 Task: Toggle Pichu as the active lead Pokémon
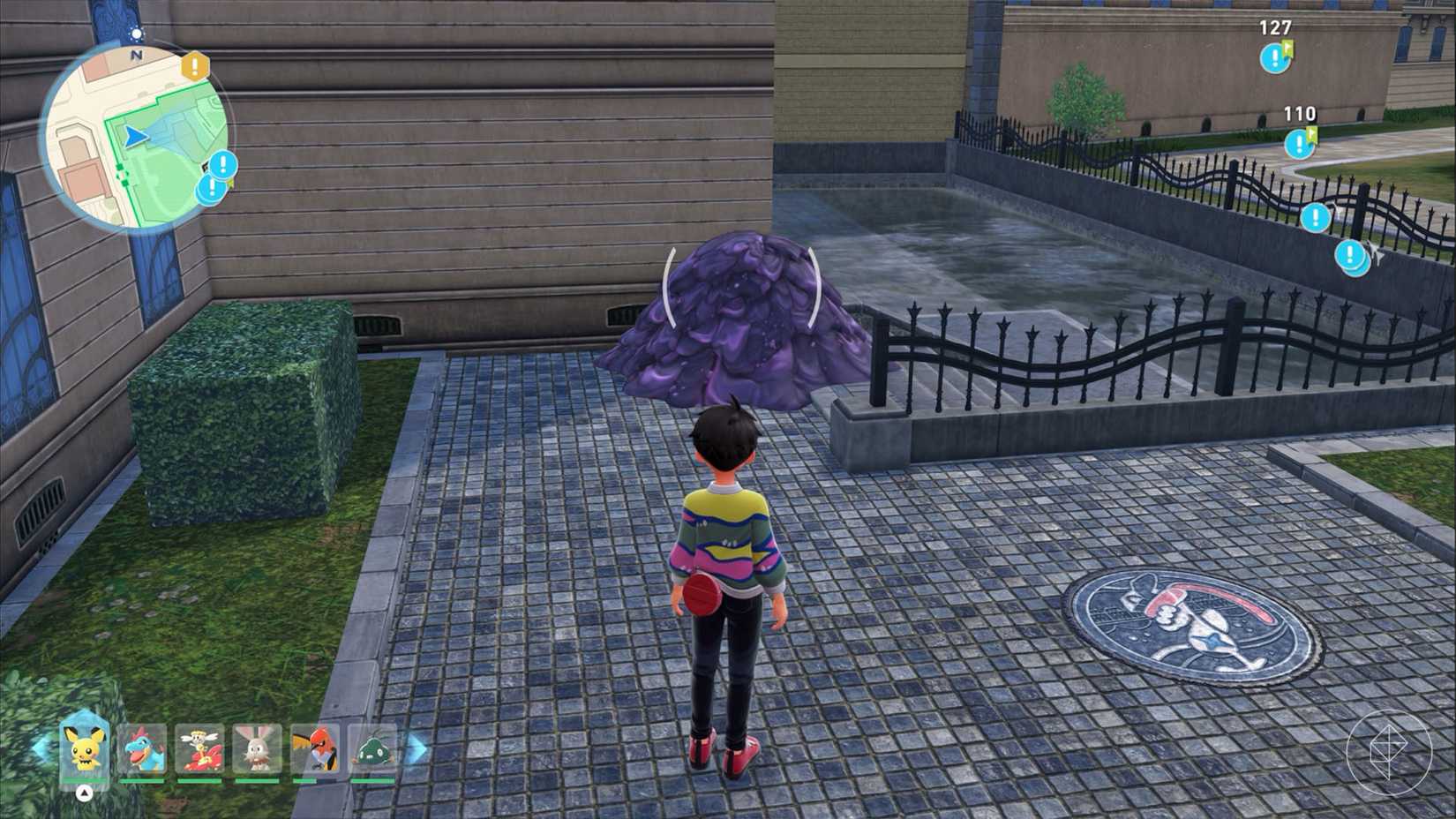click(83, 750)
